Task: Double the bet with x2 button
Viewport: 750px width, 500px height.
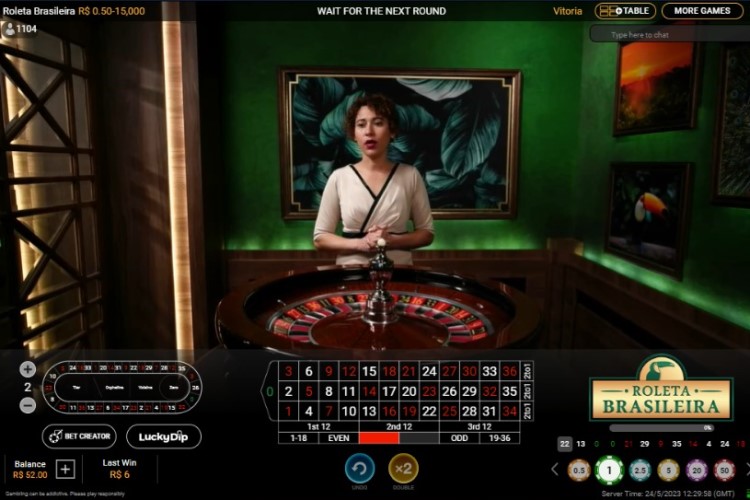Action: click(x=403, y=467)
